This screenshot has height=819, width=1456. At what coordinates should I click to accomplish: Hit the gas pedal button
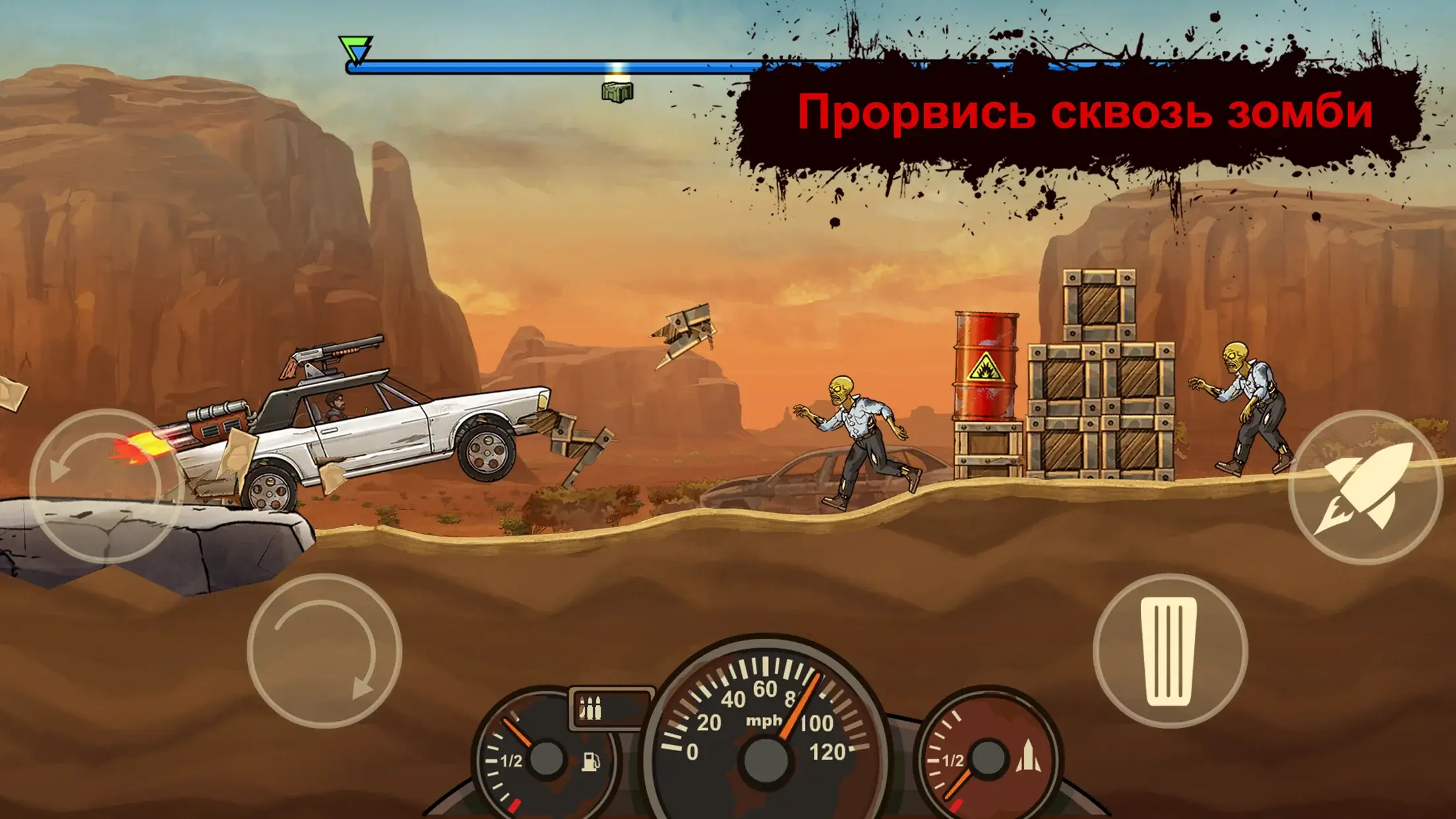pos(1169,650)
